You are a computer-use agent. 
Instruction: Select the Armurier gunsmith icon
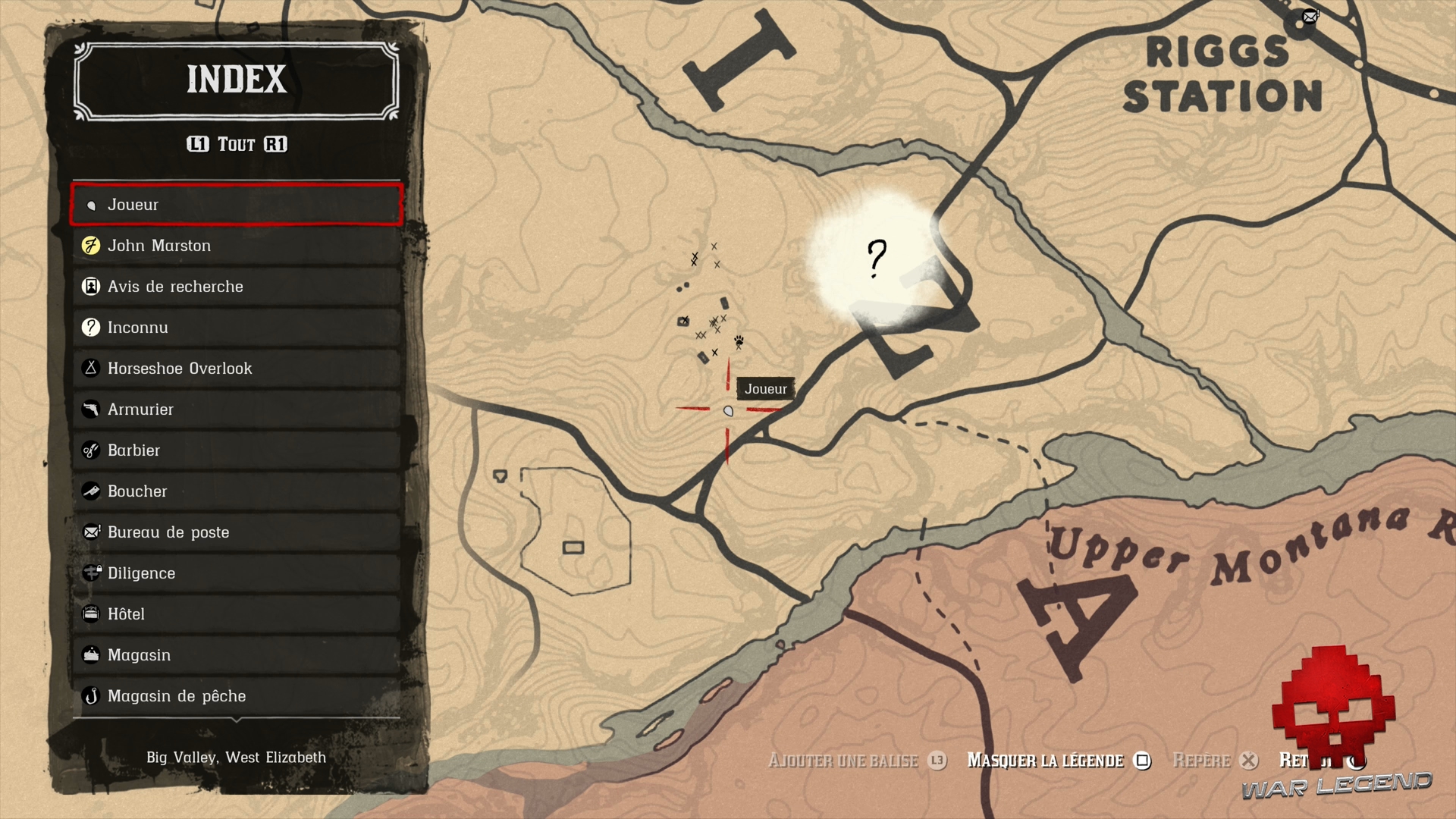pos(91,409)
